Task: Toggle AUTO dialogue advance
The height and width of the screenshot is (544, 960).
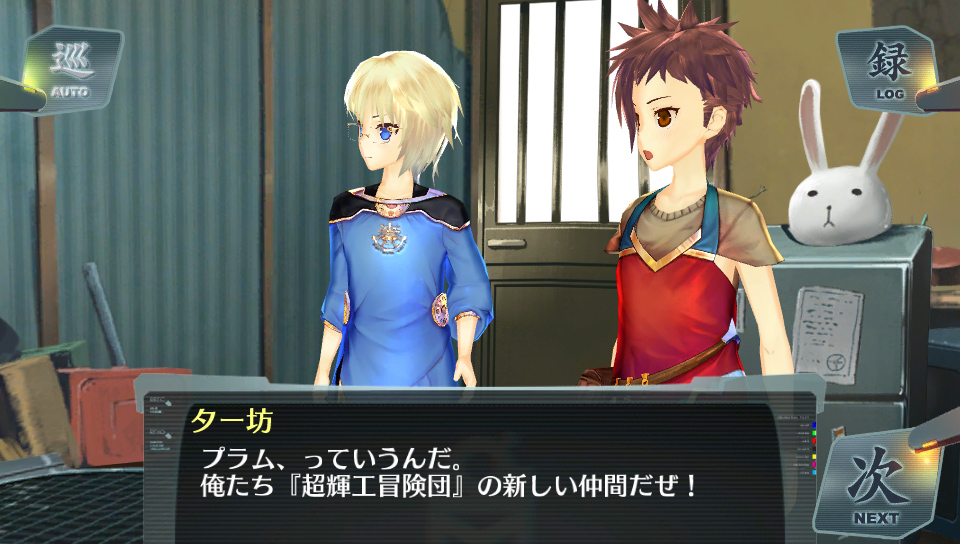Action: point(70,70)
